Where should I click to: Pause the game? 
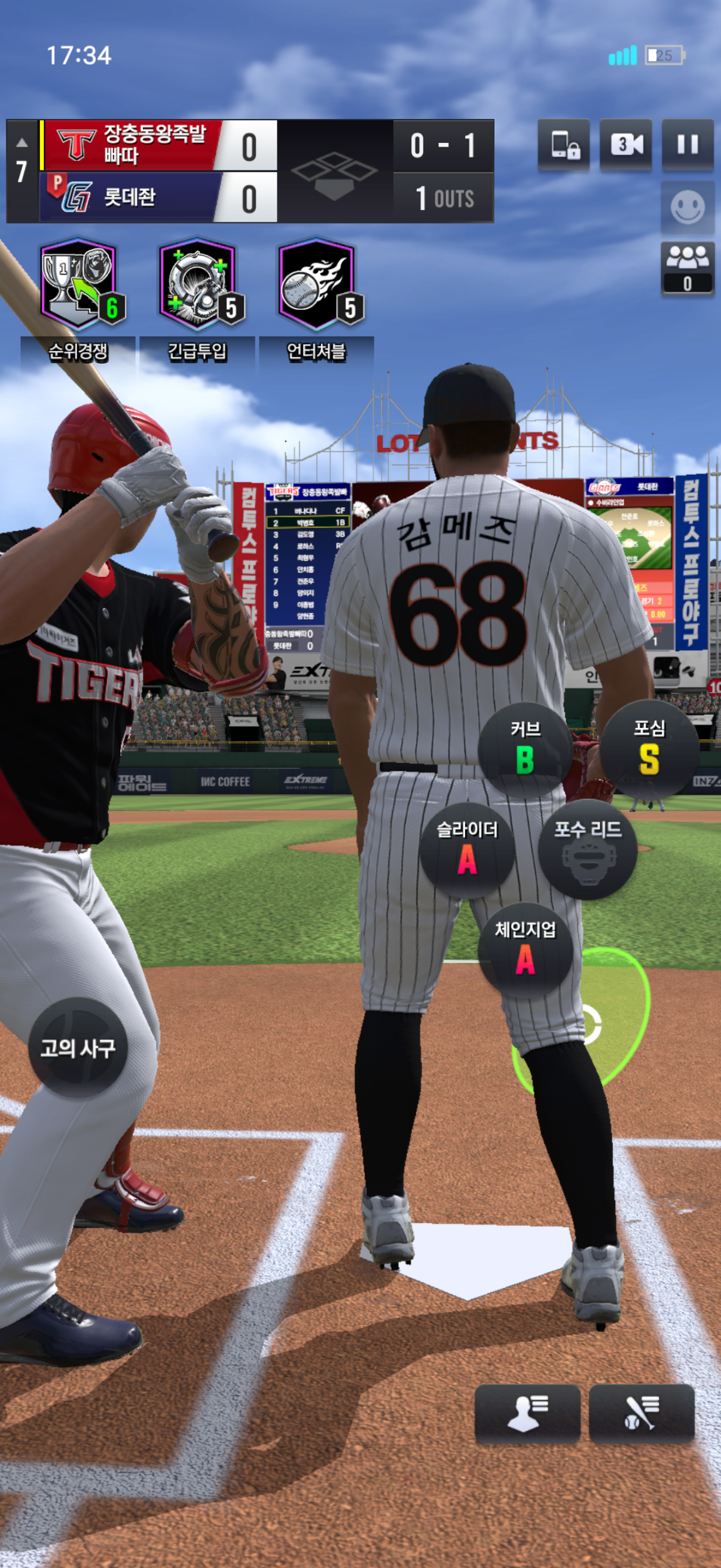pos(688,145)
